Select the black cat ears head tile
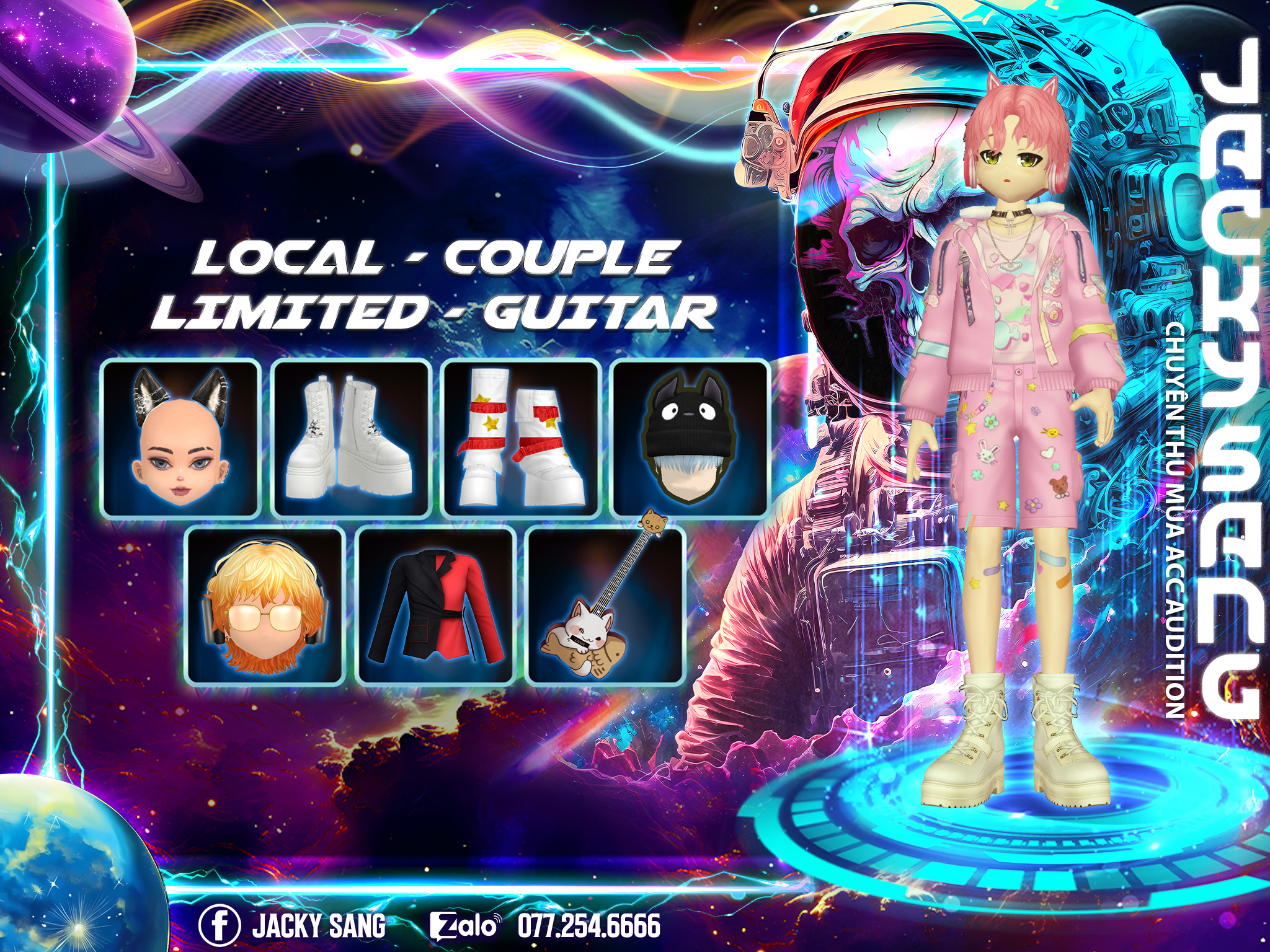The height and width of the screenshot is (952, 1270). tap(180, 438)
